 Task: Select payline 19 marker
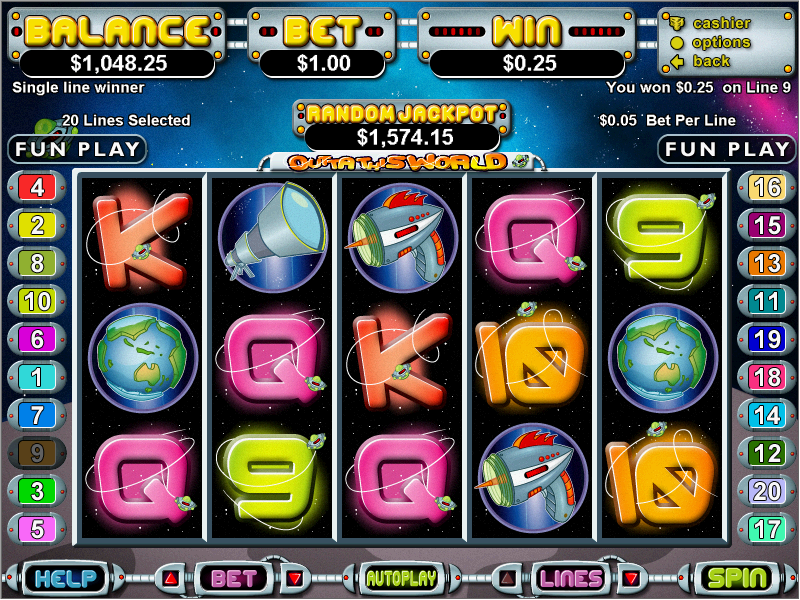click(x=766, y=338)
